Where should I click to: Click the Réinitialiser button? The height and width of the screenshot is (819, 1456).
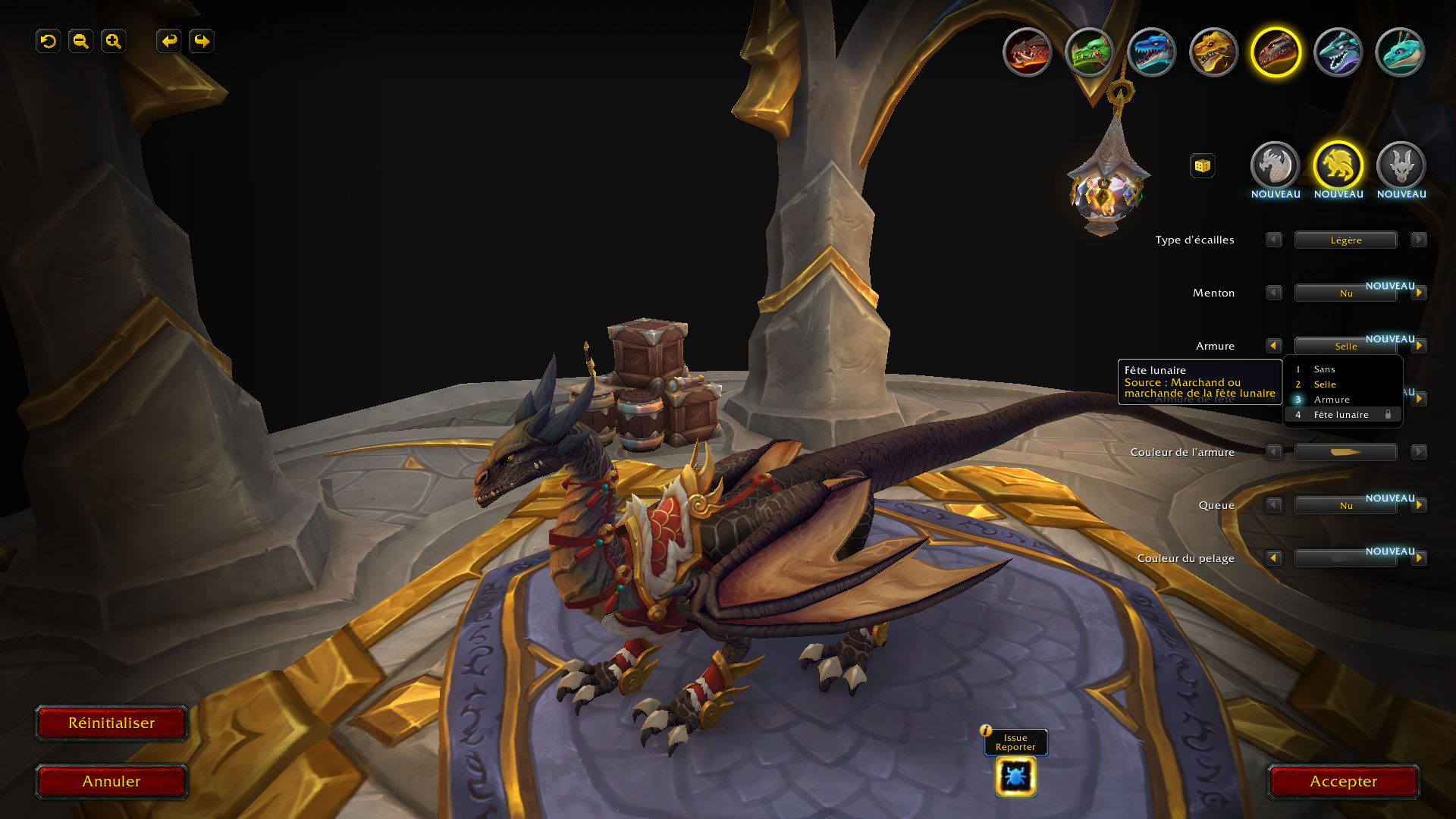click(111, 723)
